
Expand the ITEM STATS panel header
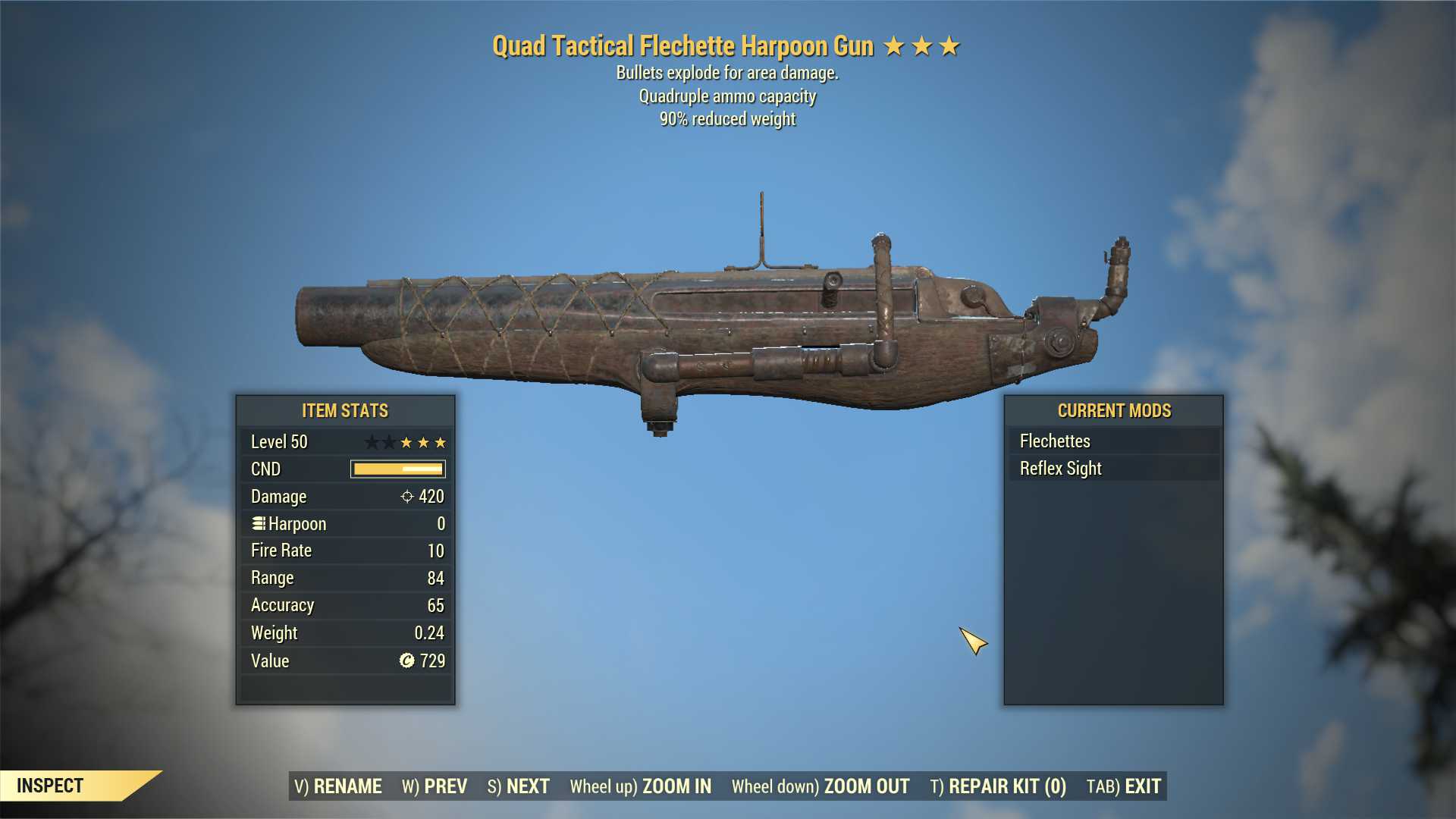[344, 410]
